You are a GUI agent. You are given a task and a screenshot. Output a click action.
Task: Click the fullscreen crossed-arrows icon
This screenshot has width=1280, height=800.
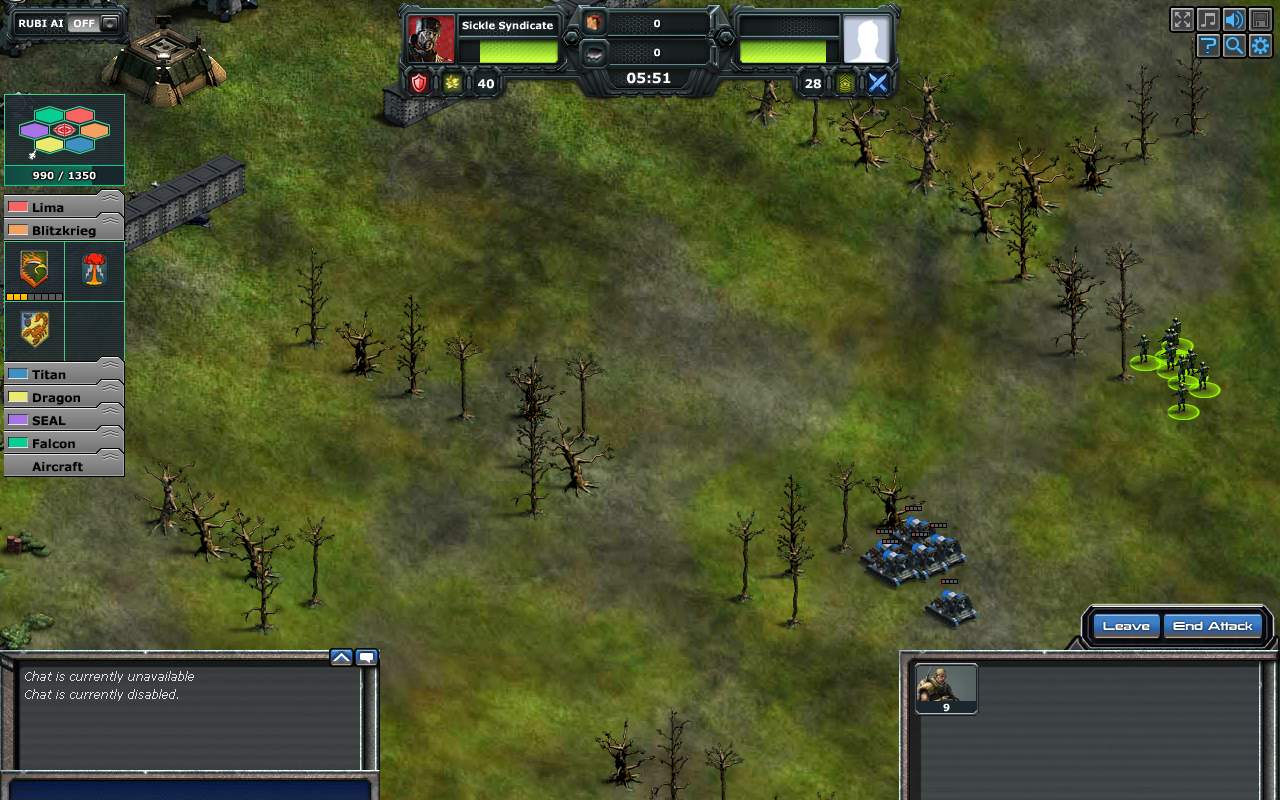1181,19
